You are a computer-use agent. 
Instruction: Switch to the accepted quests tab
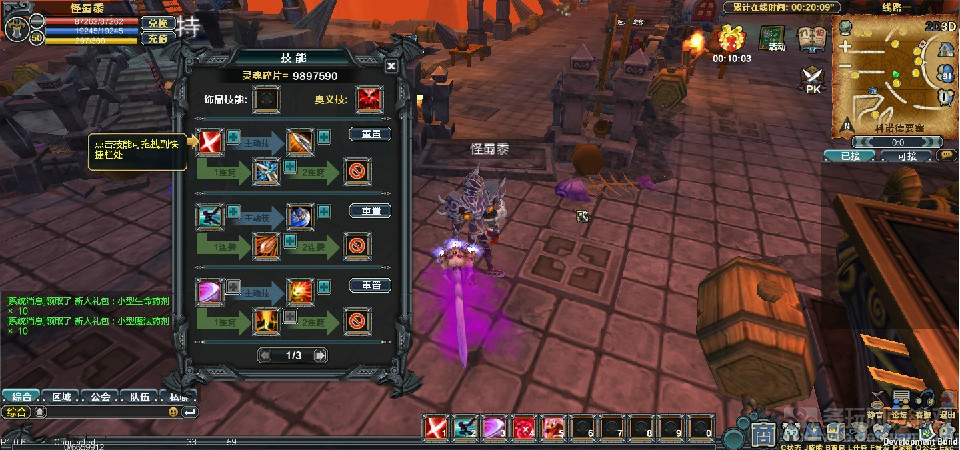851,156
